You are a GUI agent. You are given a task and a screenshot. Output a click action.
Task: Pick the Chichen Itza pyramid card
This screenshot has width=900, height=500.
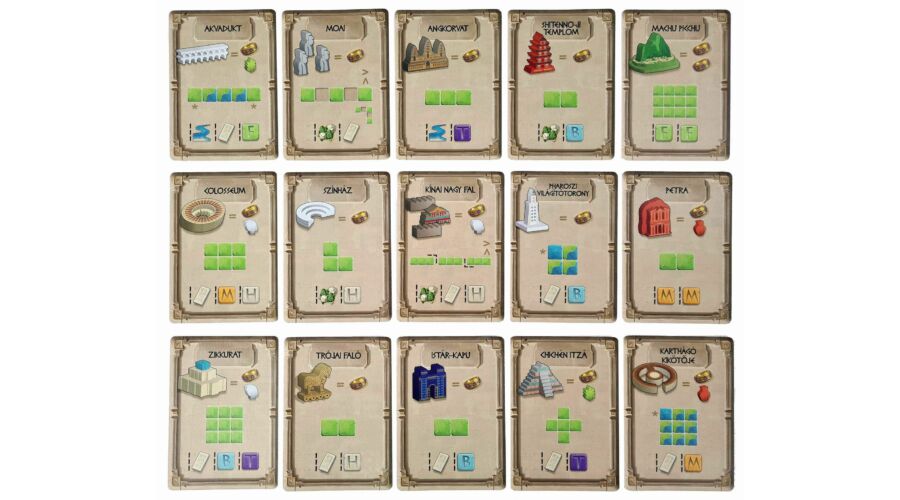point(562,412)
